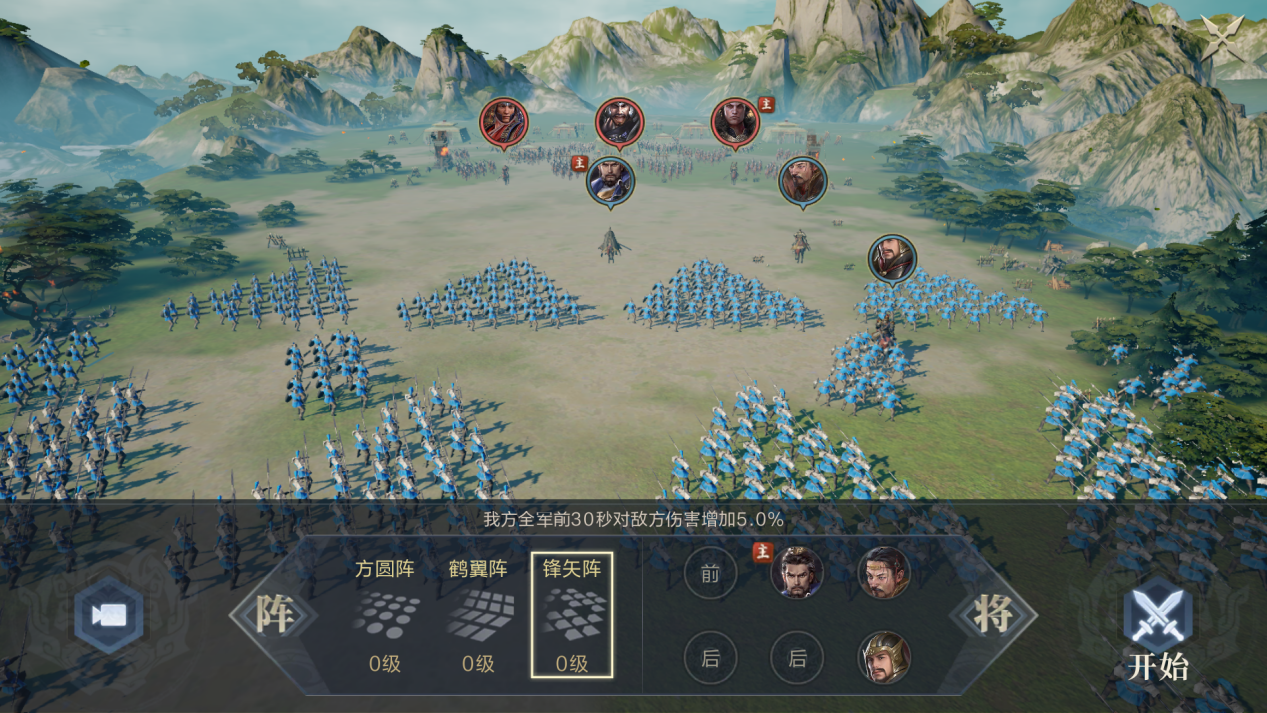Screen dimensions: 1267x713
Task: Open the 阵 formation tab
Action: pos(274,615)
